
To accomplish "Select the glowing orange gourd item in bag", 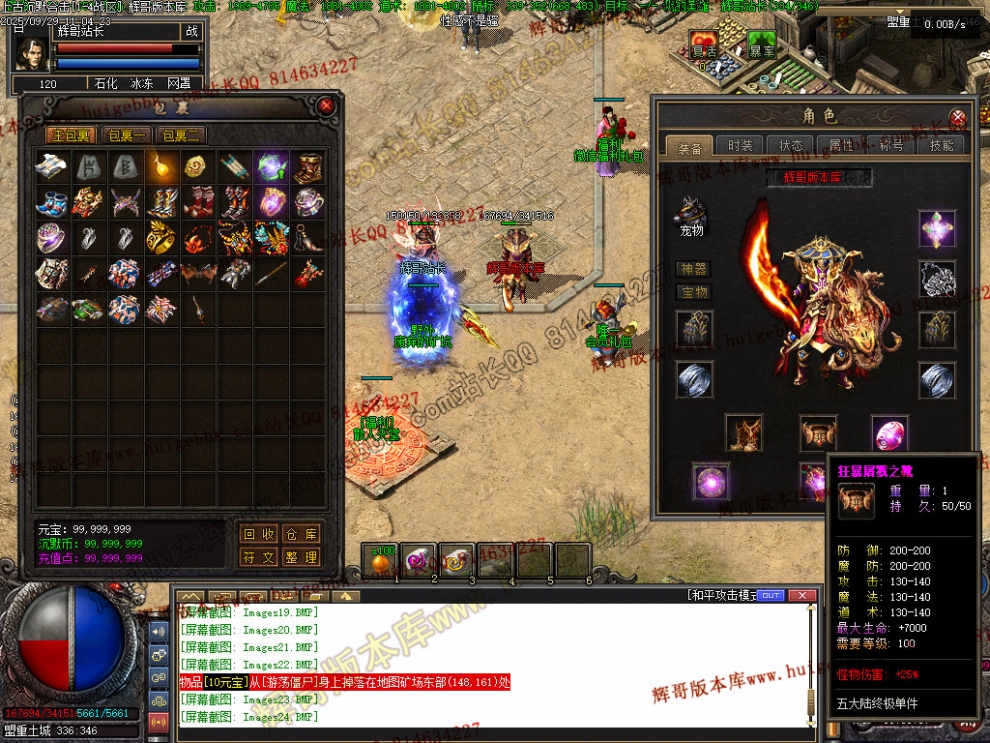I will click(161, 166).
